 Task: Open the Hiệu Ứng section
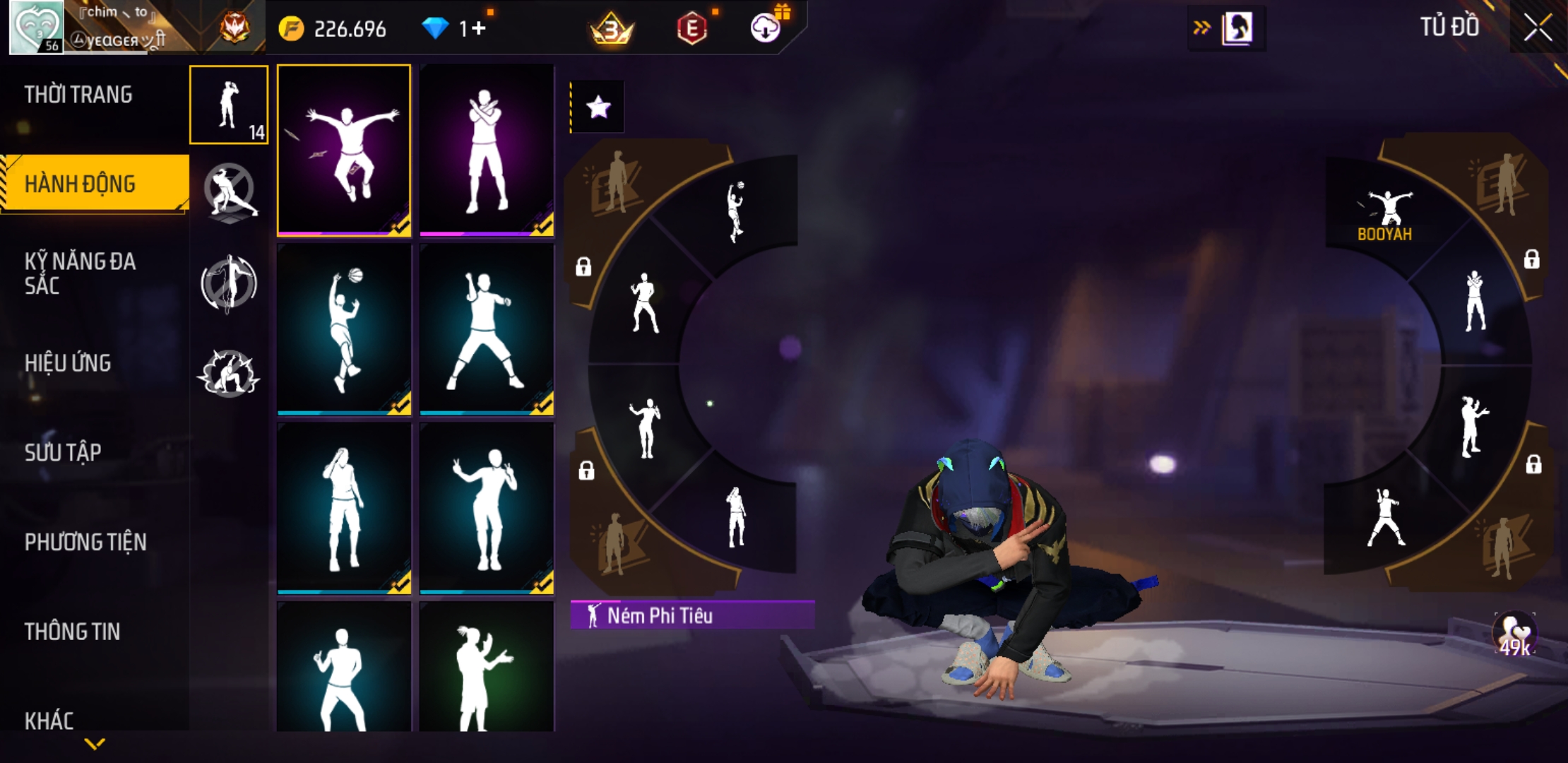[x=68, y=363]
